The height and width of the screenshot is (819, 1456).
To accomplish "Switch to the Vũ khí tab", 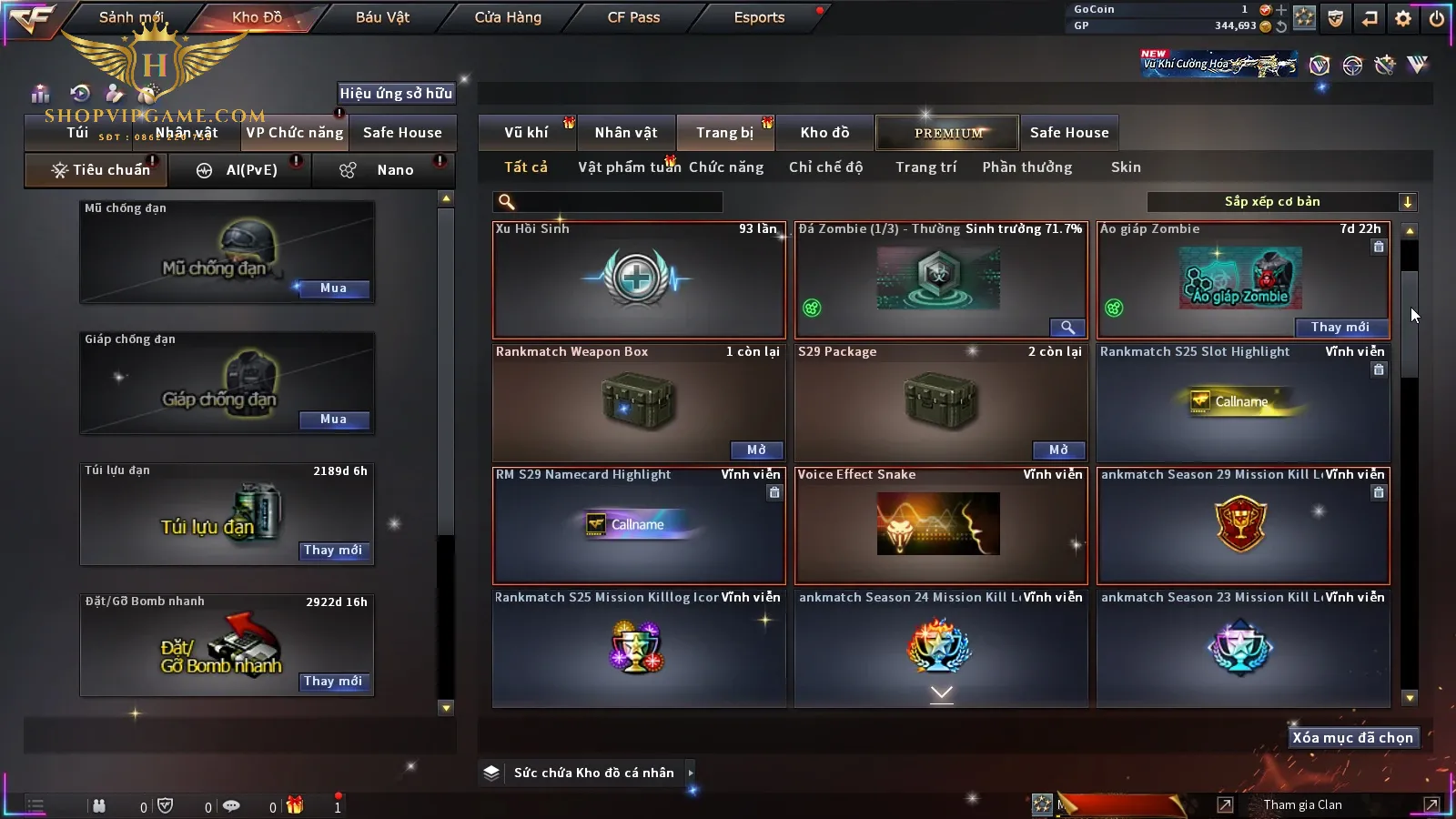I will tap(526, 133).
